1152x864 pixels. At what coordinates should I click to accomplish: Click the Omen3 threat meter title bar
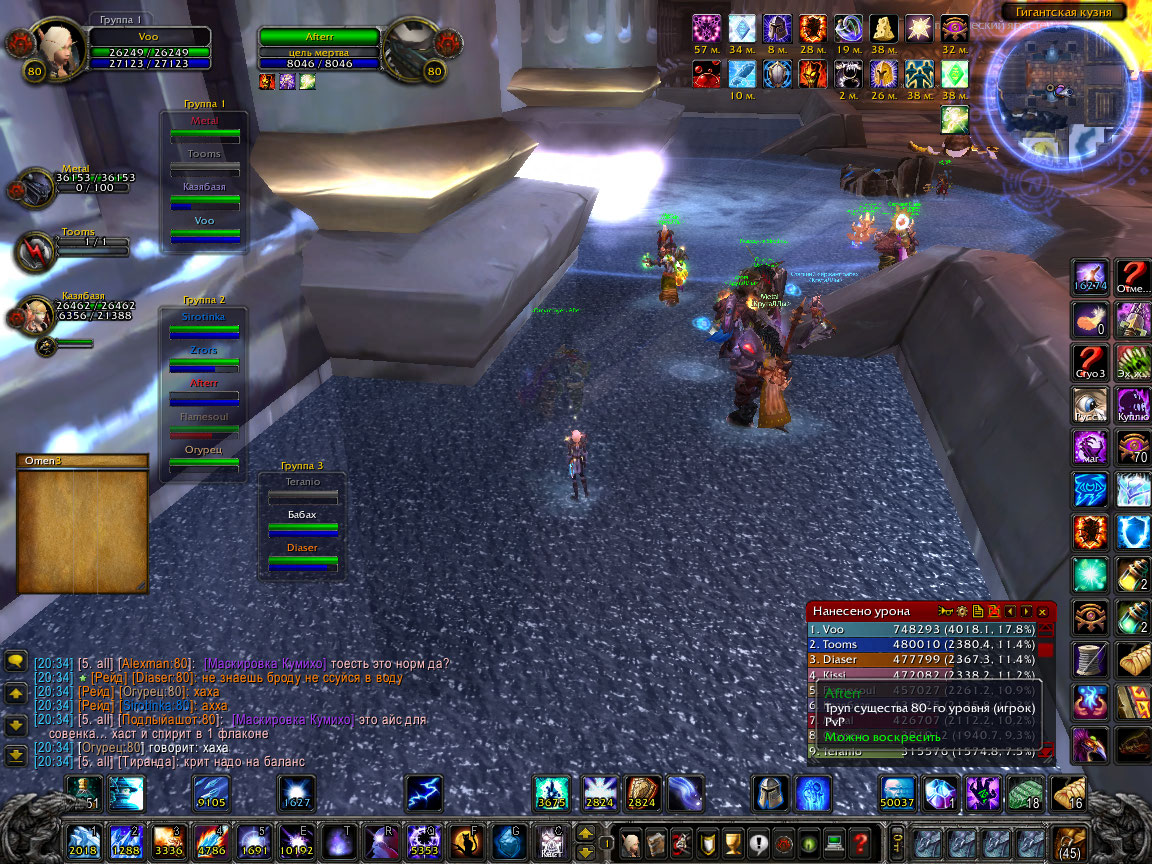pos(82,461)
